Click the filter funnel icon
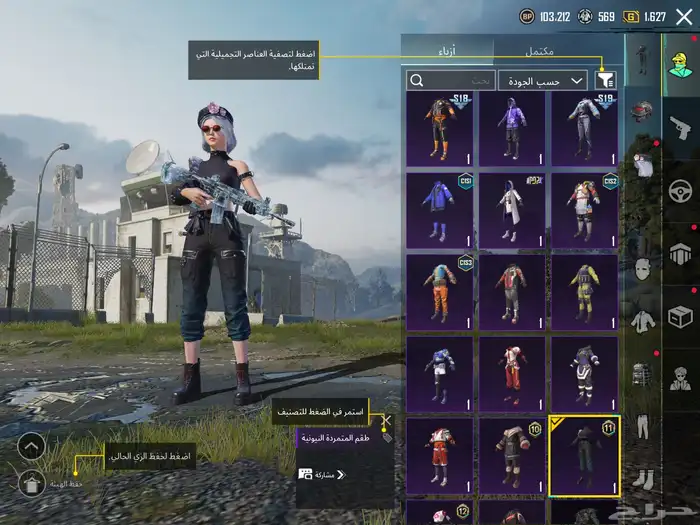Screen dimensions: 700x525 point(605,80)
